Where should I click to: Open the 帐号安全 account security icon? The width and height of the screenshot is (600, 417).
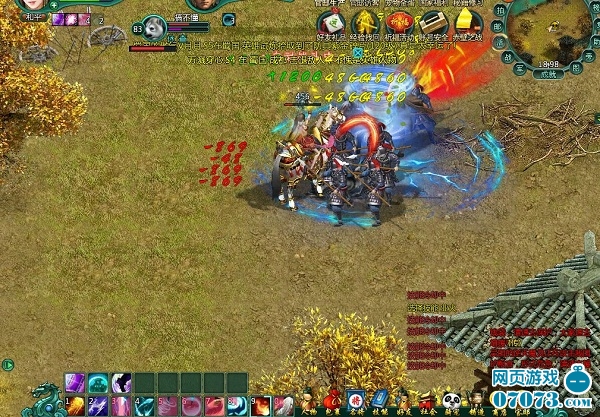click(432, 22)
